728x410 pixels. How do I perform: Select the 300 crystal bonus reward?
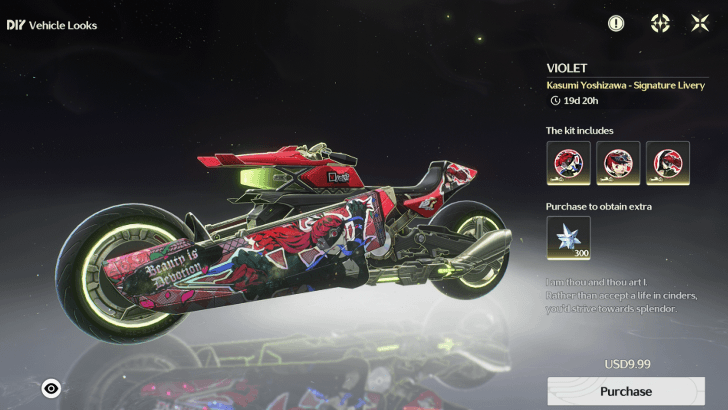(x=568, y=240)
